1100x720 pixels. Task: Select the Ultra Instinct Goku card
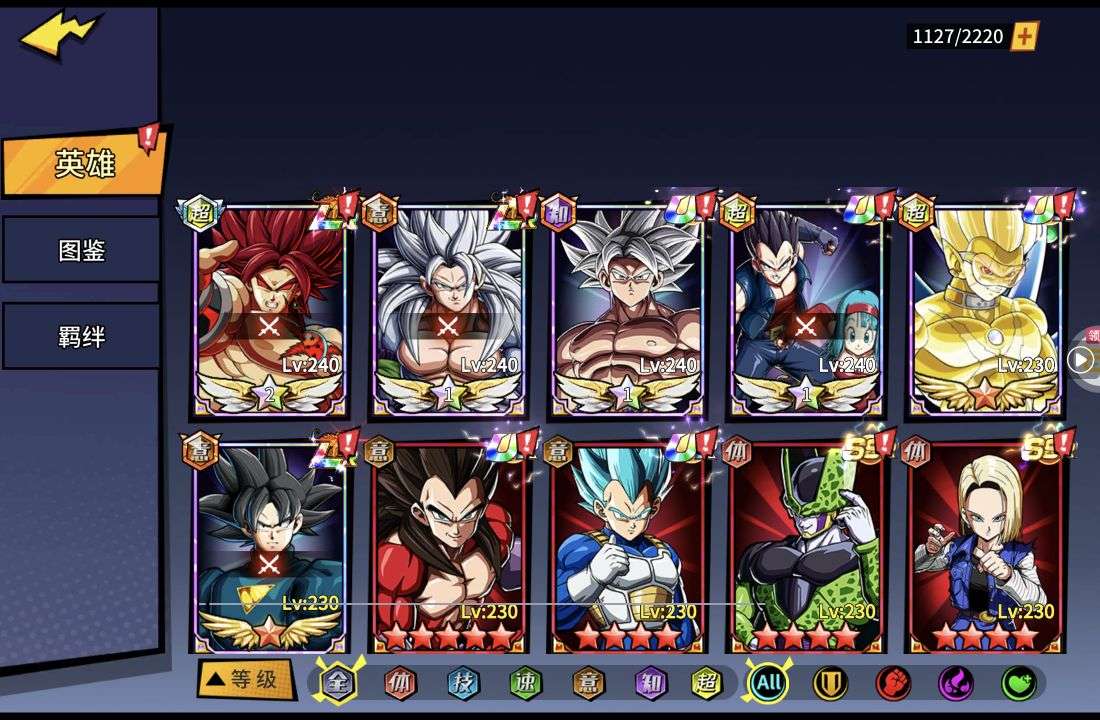pos(628,310)
